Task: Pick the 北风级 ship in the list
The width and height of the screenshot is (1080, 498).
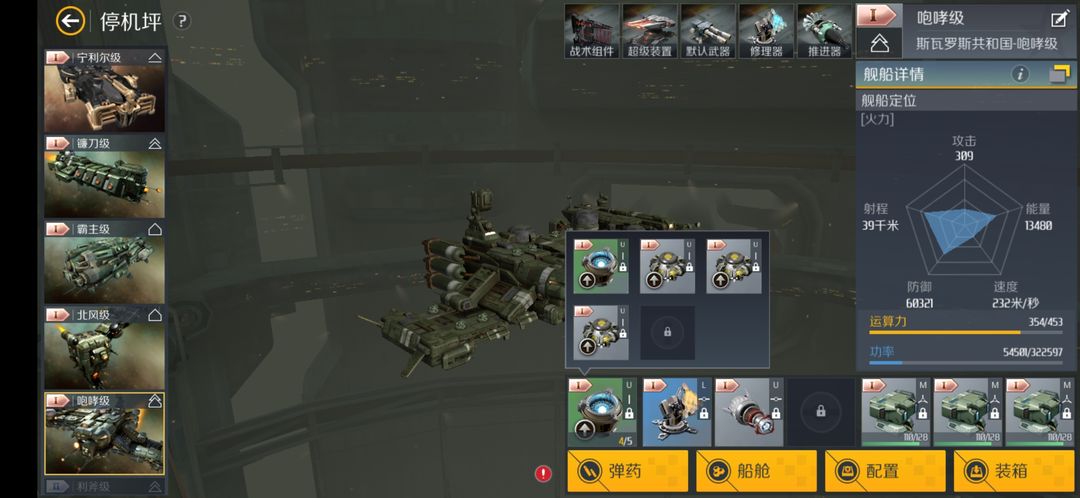Action: tap(104, 349)
